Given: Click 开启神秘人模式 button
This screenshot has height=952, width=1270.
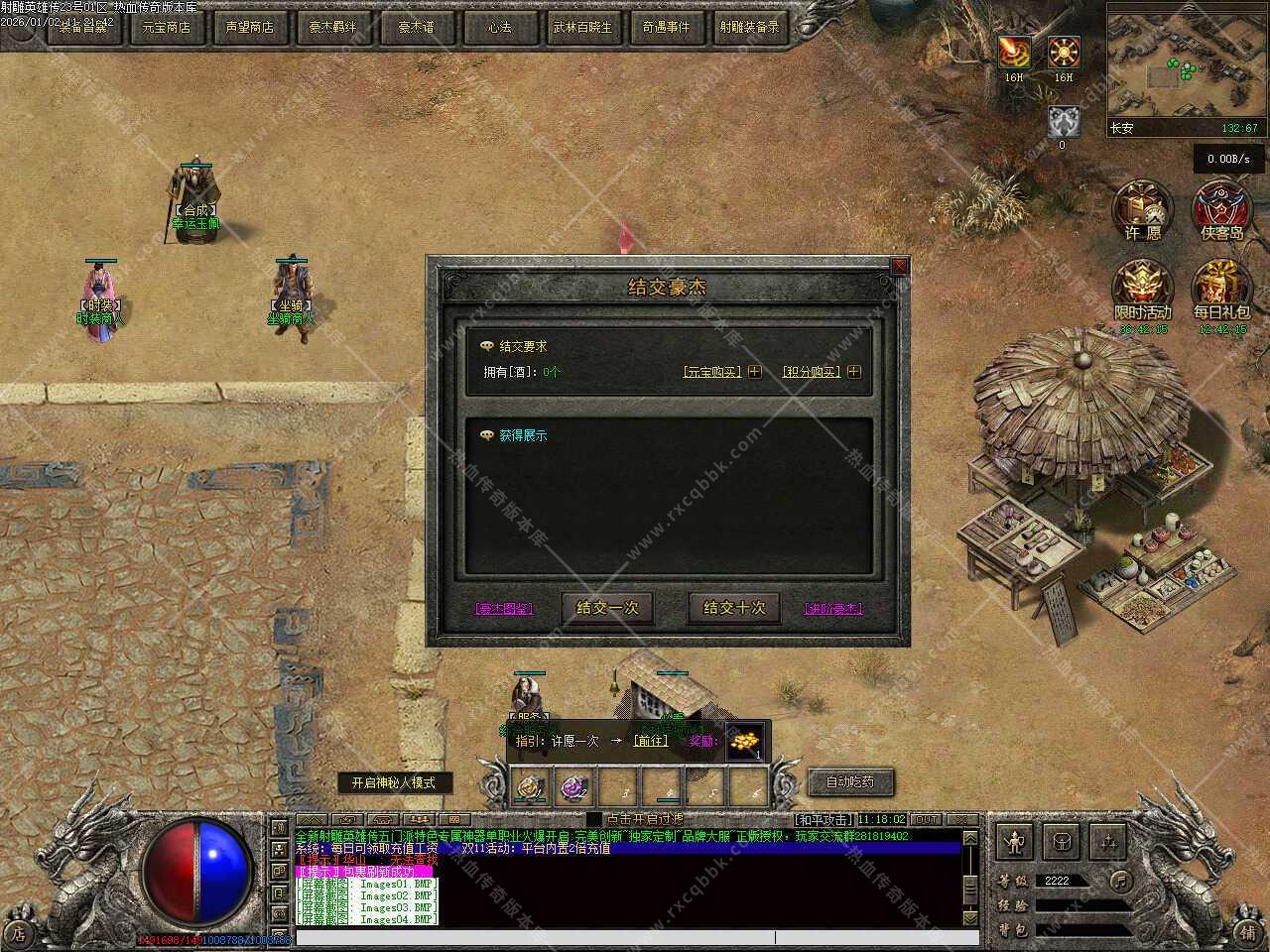Looking at the screenshot, I should (x=393, y=782).
